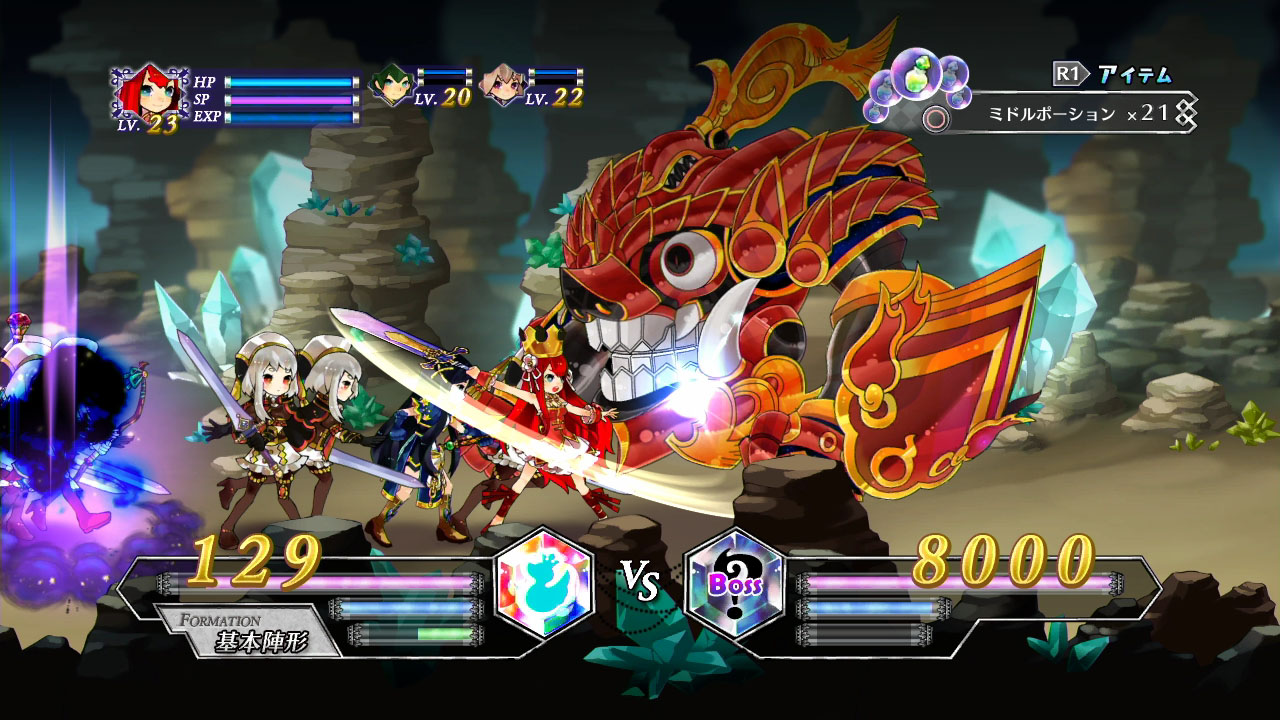Screen dimensions: 1280x720
Task: Select the EXP stat label
Action: 209,119
